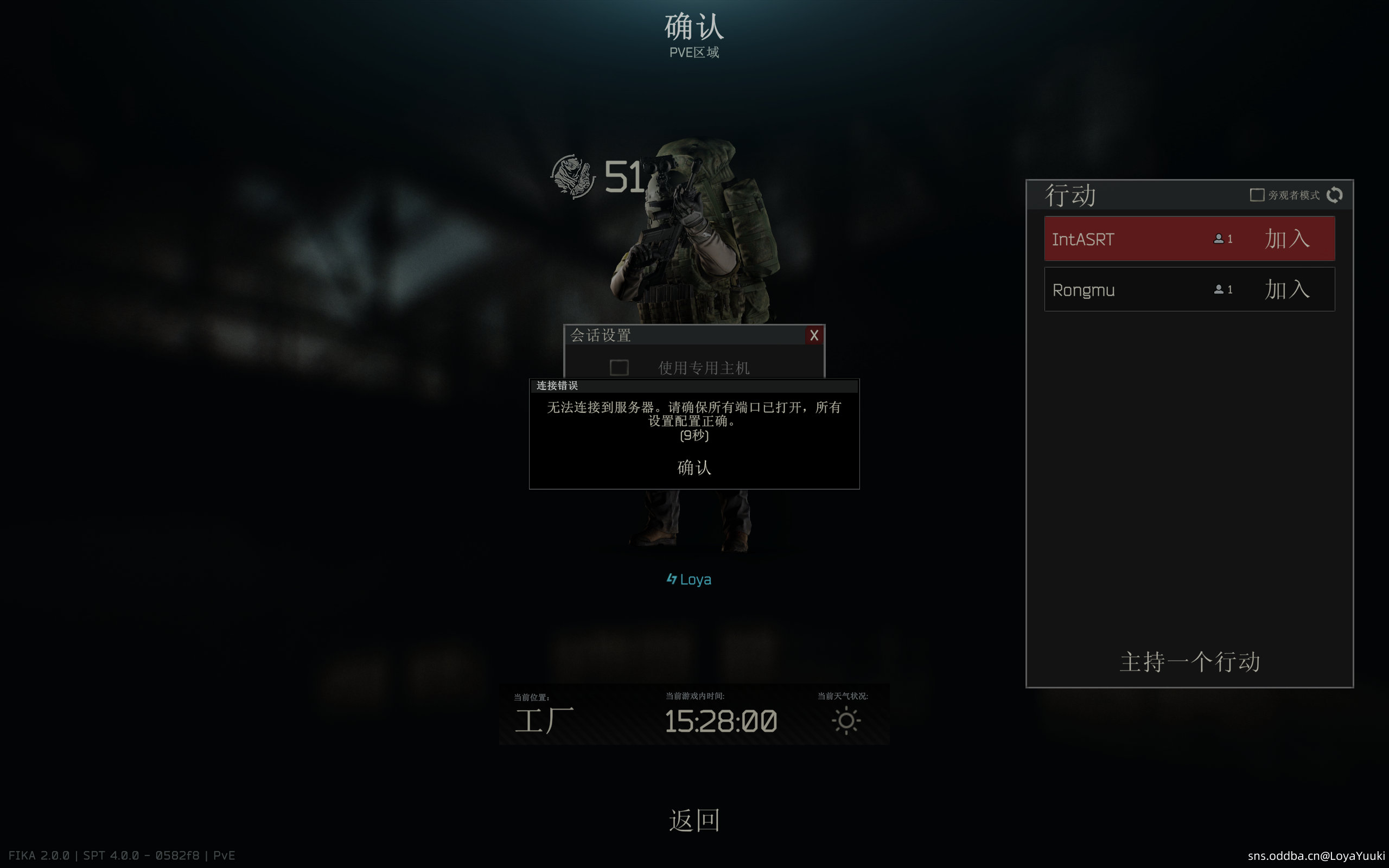1389x868 pixels.
Task: Close the session settings window
Action: click(814, 335)
